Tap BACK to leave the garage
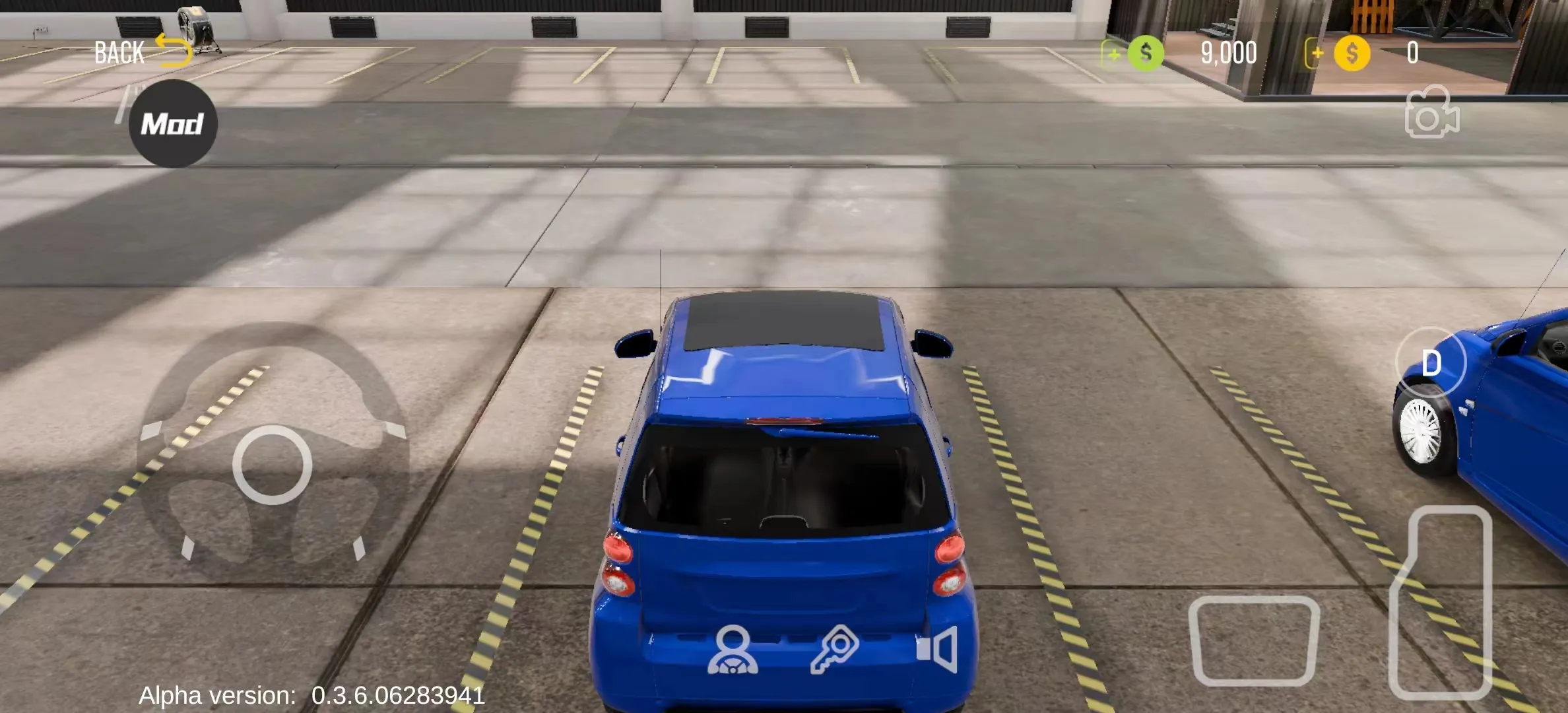Screen dimensions: 1568x713 coord(119,50)
